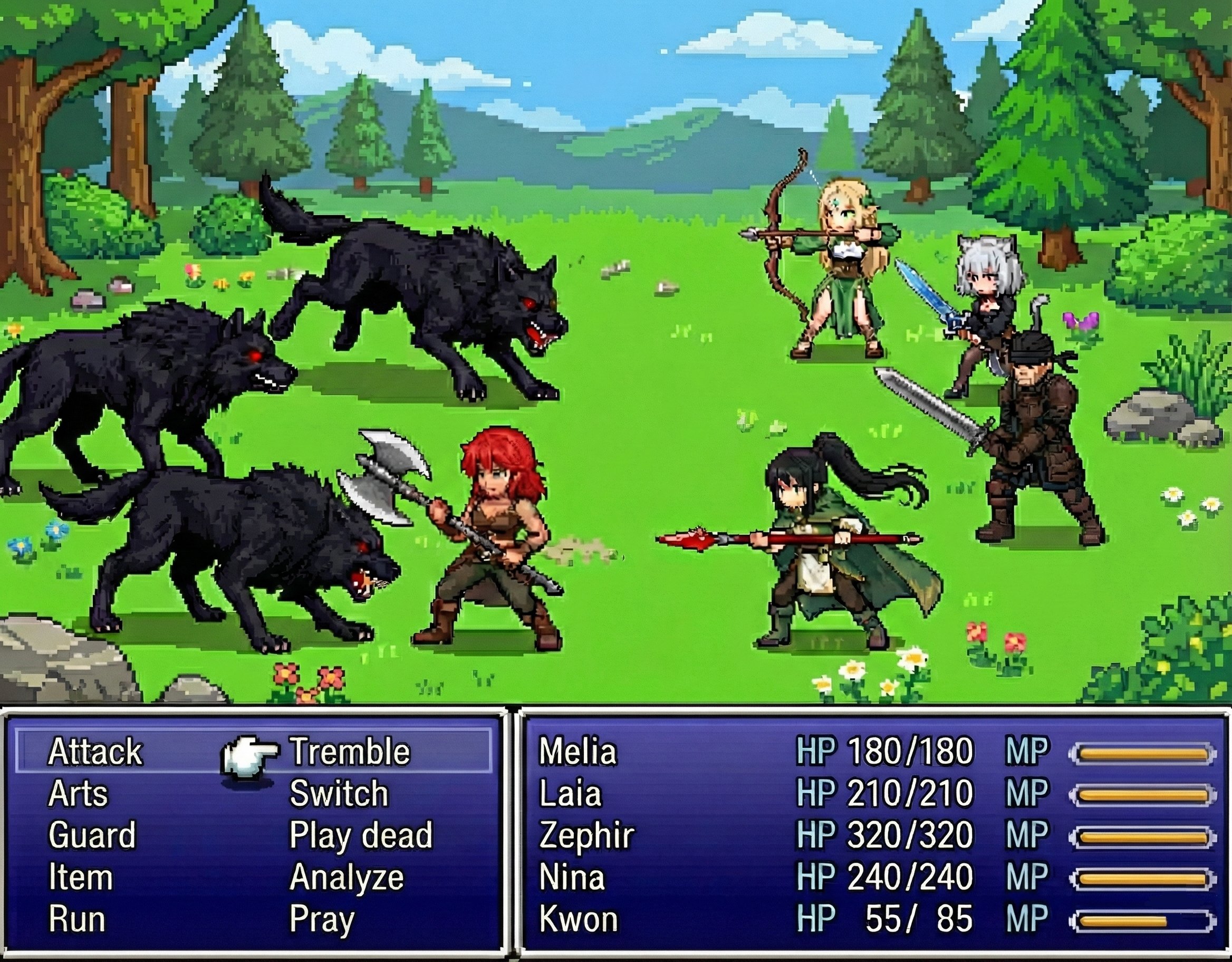
Task: Select the Pray action
Action: pyautogui.click(x=322, y=919)
